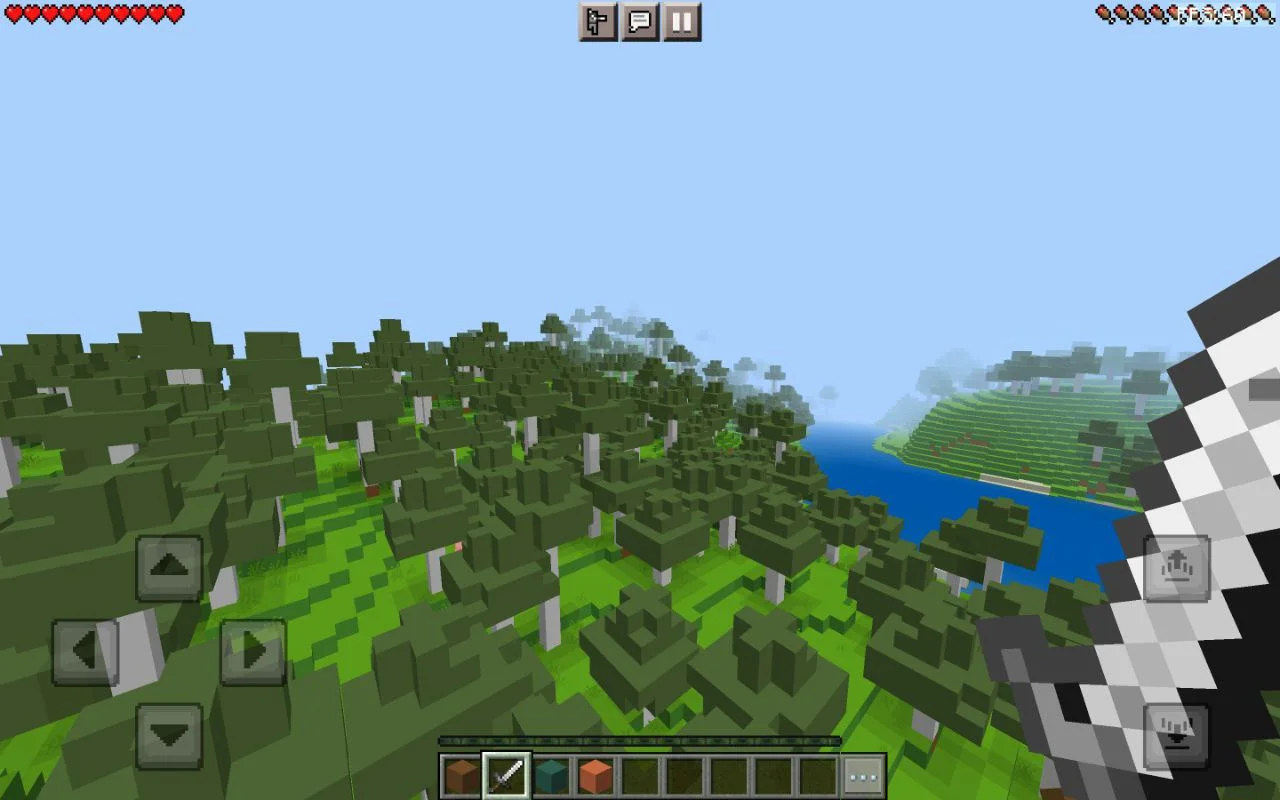Tap the fly down button

click(1177, 736)
